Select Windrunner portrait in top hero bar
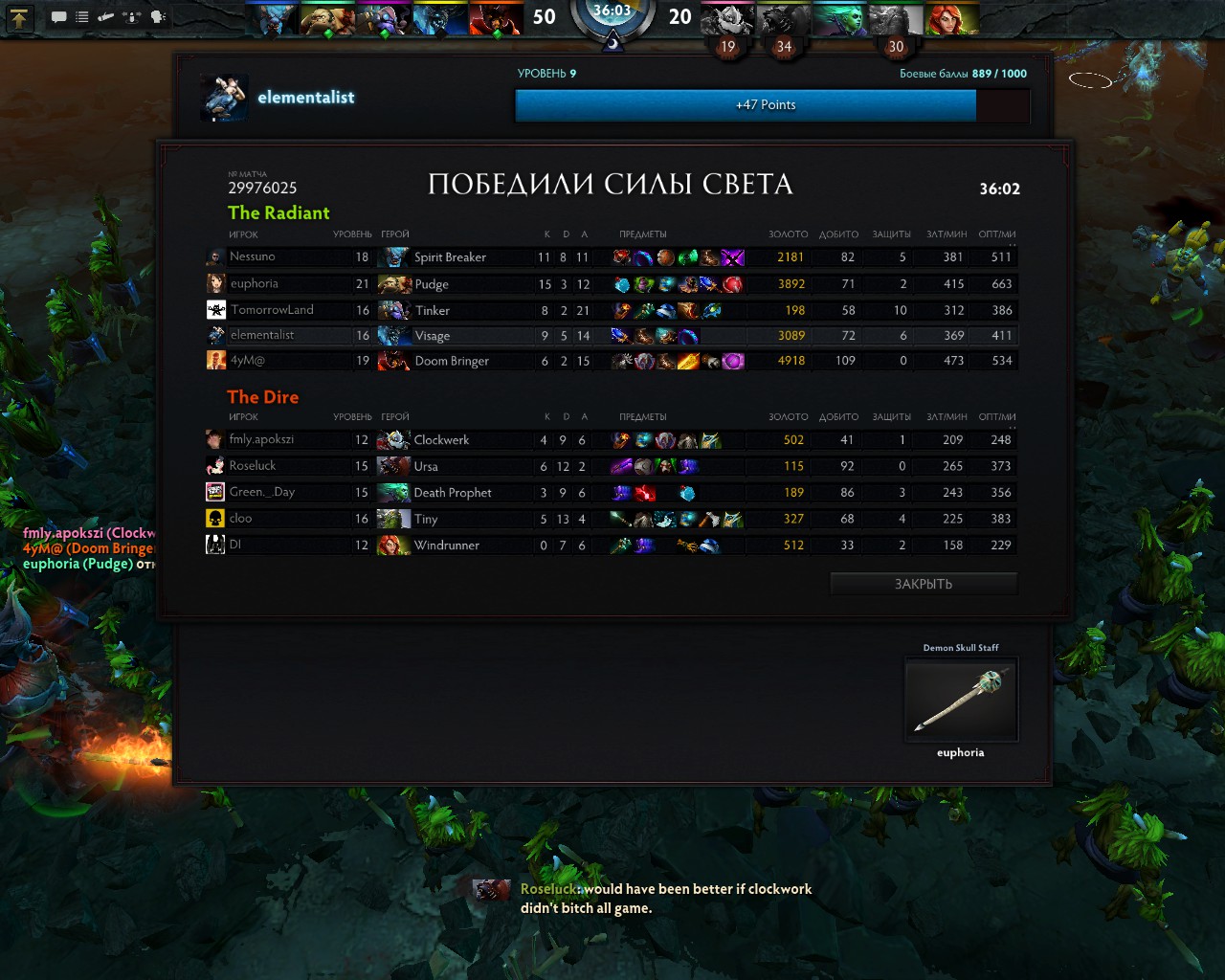The image size is (1225, 980). [951, 18]
